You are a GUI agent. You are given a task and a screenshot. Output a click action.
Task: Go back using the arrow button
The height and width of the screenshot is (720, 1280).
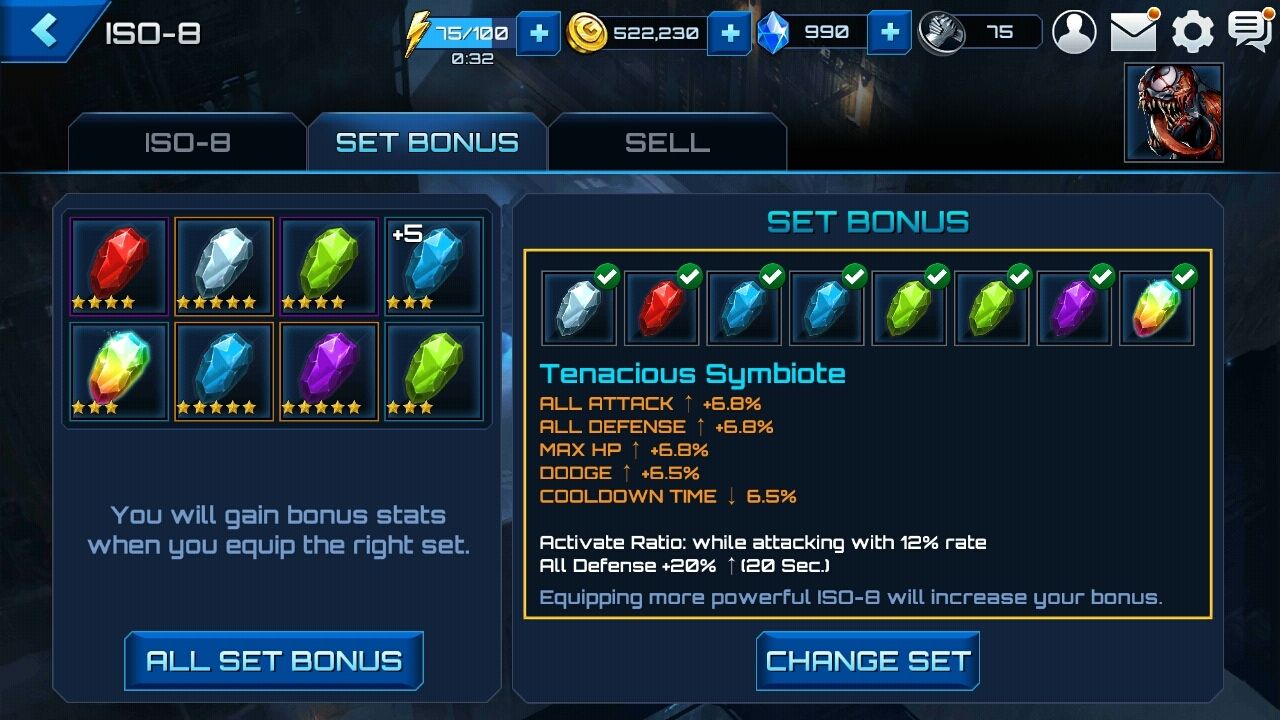pyautogui.click(x=43, y=31)
